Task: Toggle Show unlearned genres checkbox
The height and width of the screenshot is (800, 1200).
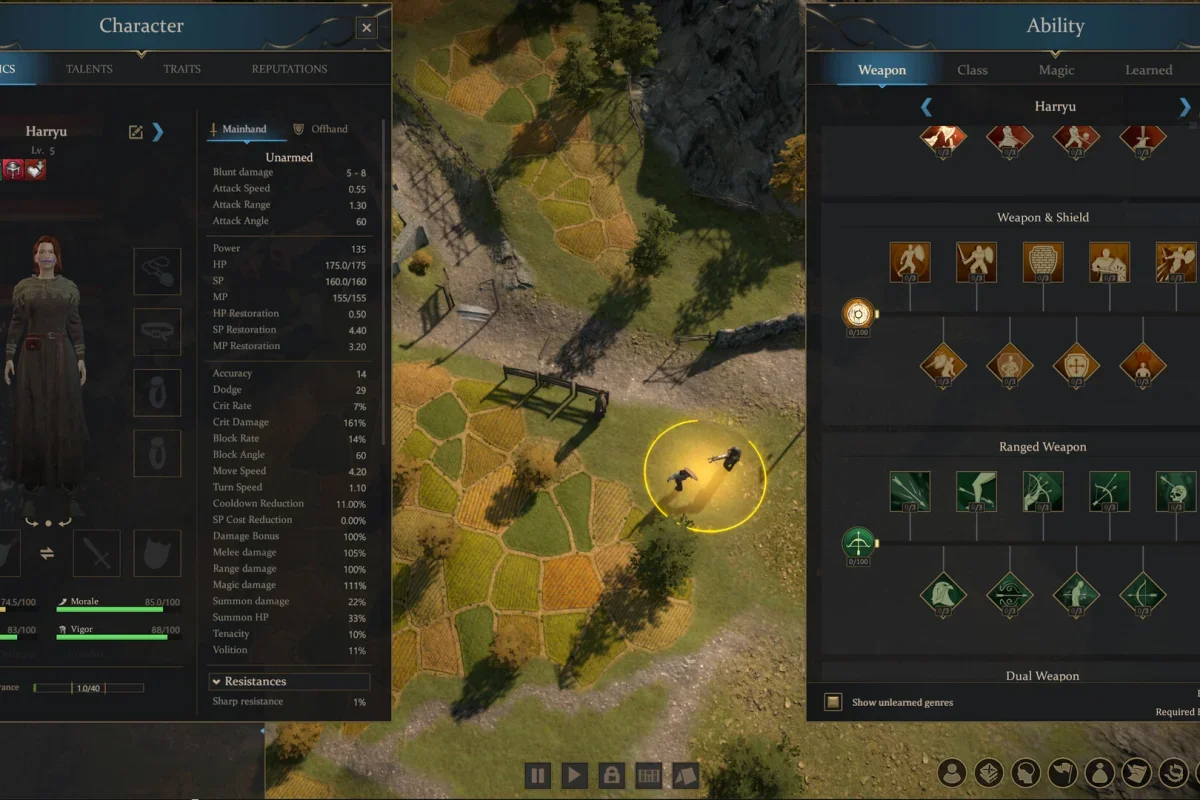Action: tap(833, 702)
